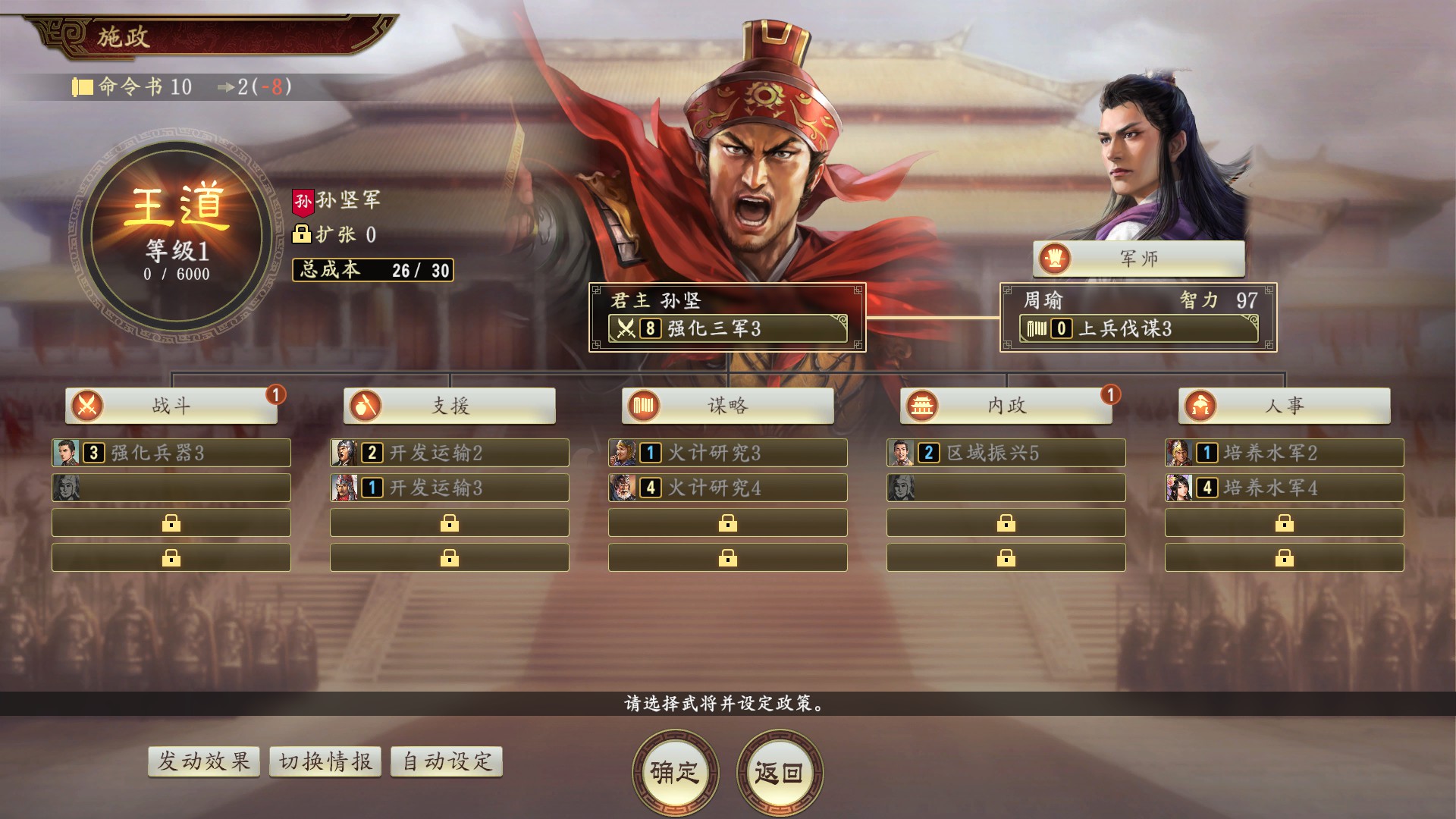
Task: Open the 内政 category tab
Action: coord(1006,406)
